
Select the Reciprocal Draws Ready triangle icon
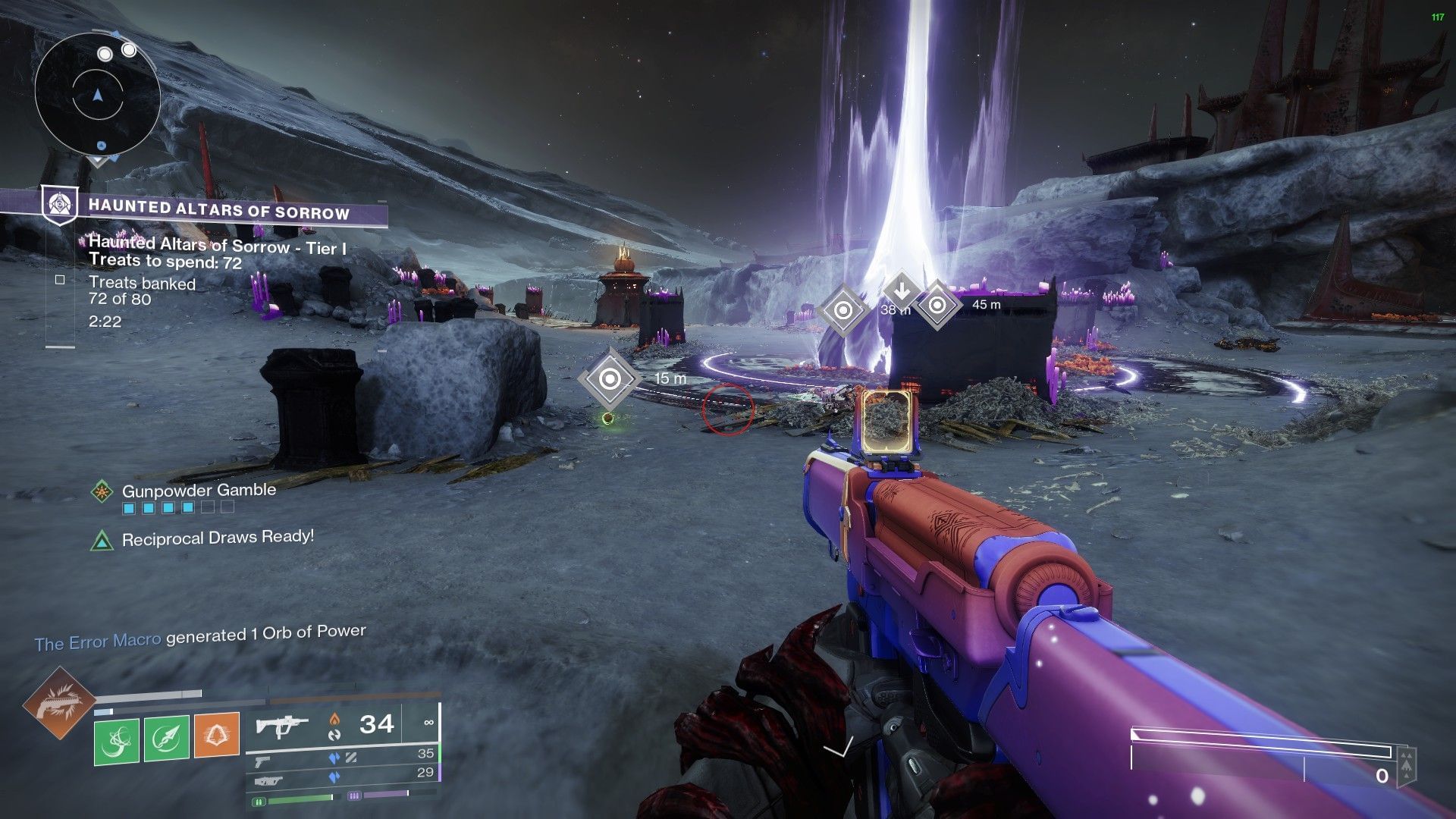(102, 541)
